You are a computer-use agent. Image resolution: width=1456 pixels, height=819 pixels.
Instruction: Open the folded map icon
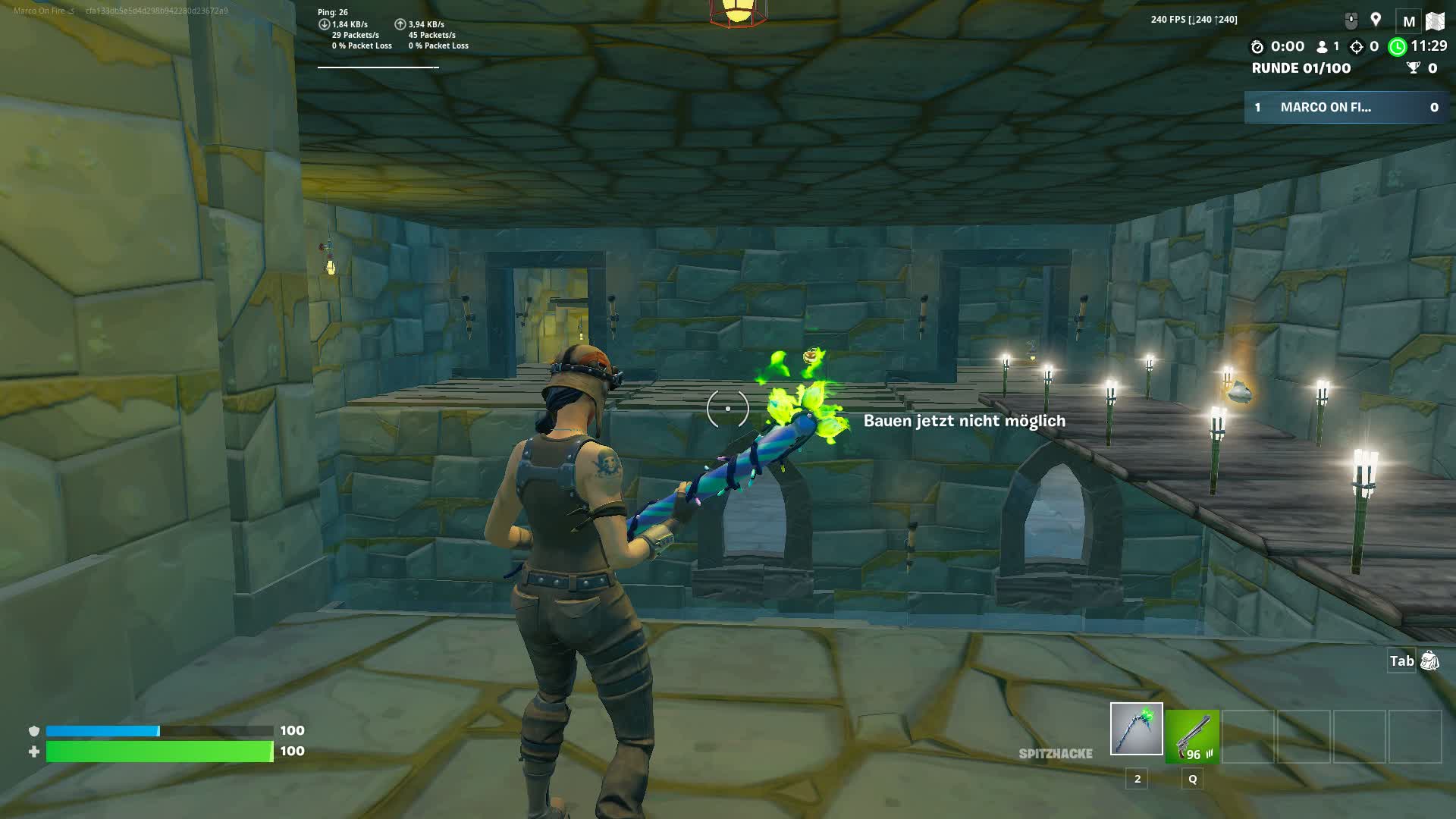1435,21
